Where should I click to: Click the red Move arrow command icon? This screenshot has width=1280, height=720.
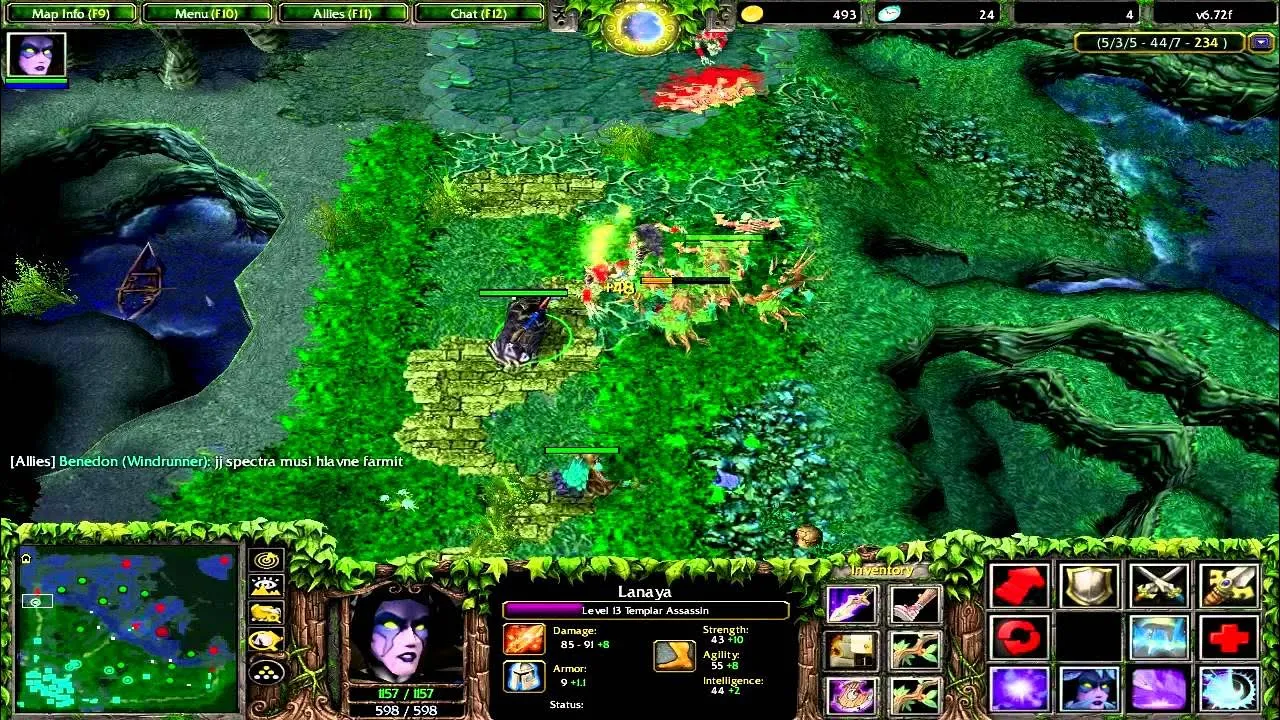(1020, 587)
